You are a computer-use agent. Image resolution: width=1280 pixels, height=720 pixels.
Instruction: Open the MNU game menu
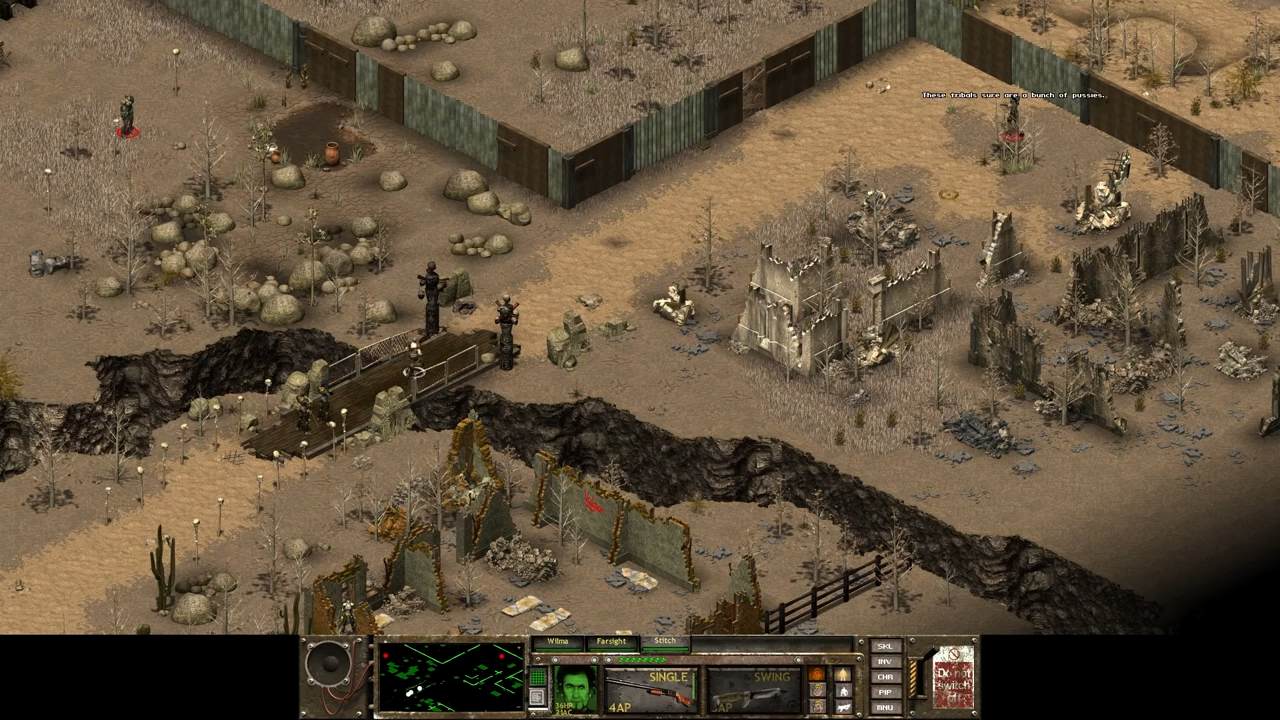[x=884, y=707]
